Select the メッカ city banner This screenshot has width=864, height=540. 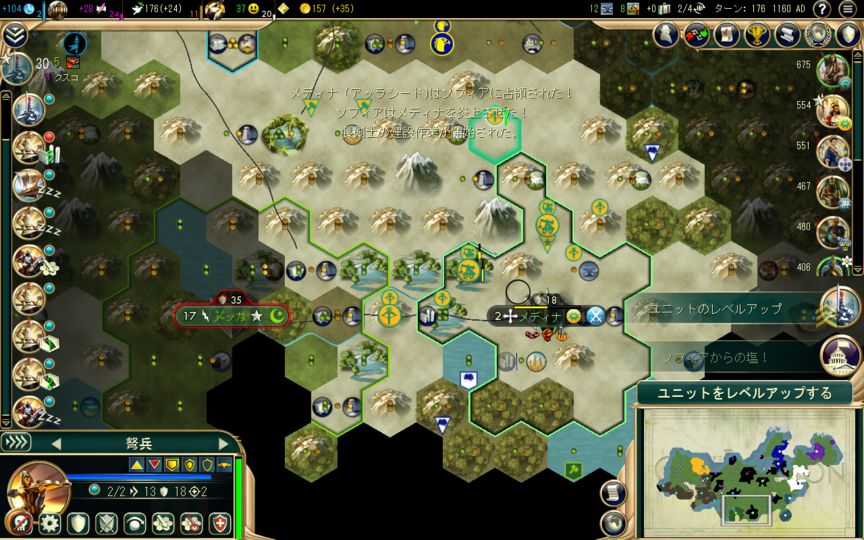(232, 316)
